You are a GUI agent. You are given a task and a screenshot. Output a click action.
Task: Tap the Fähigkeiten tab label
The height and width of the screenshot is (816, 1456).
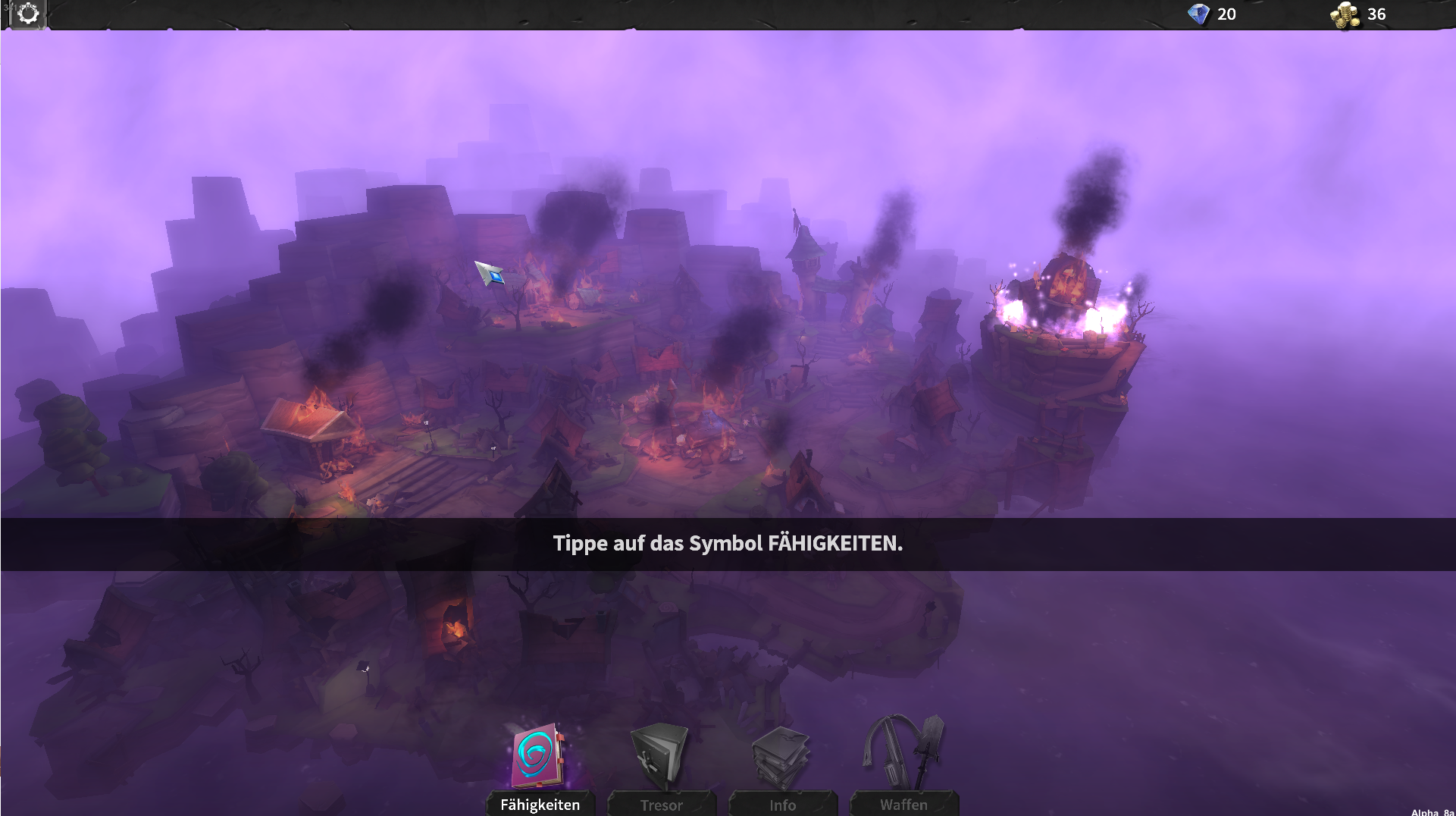pos(540,804)
